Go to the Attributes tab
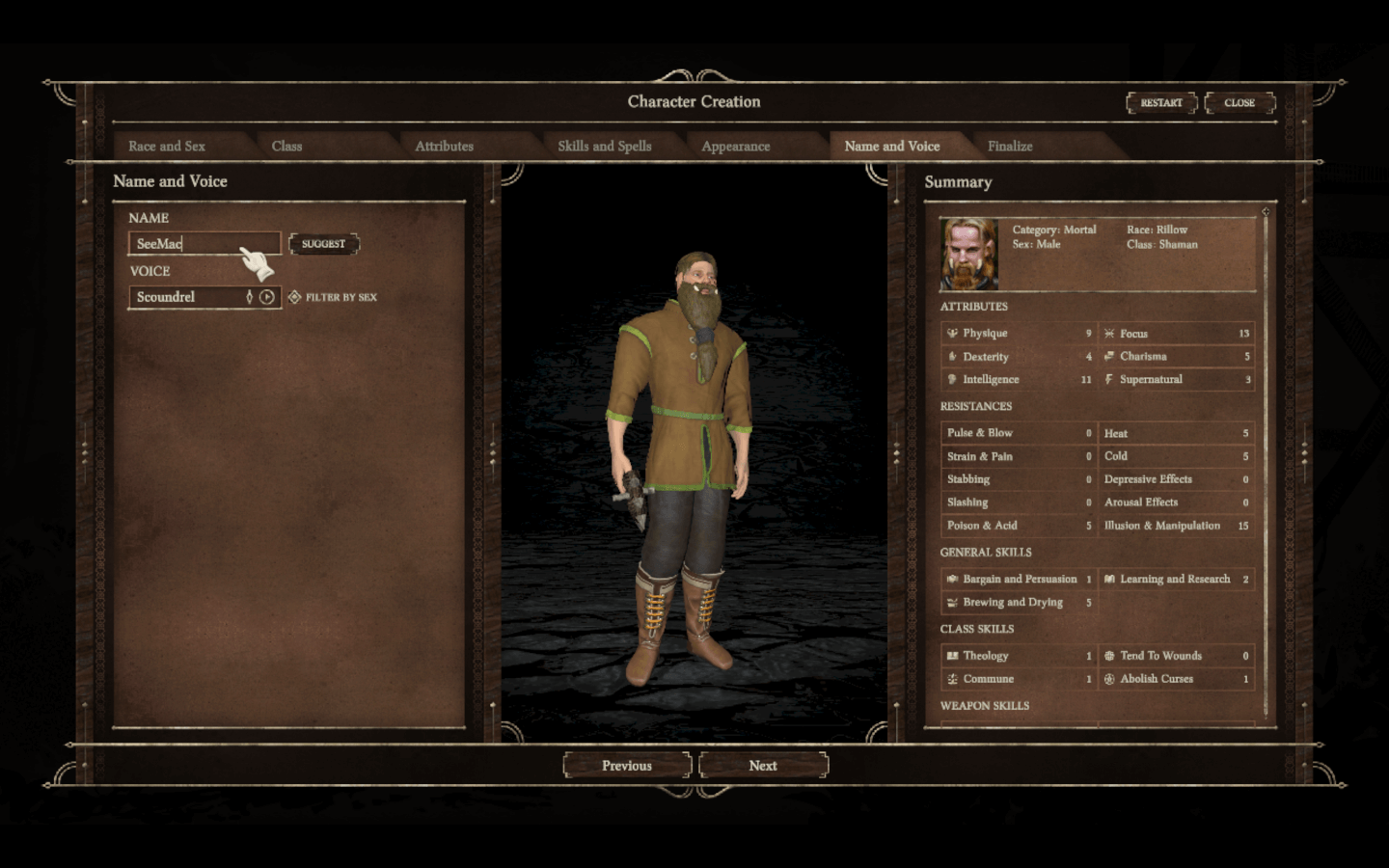Viewport: 1389px width, 868px height. tap(444, 147)
